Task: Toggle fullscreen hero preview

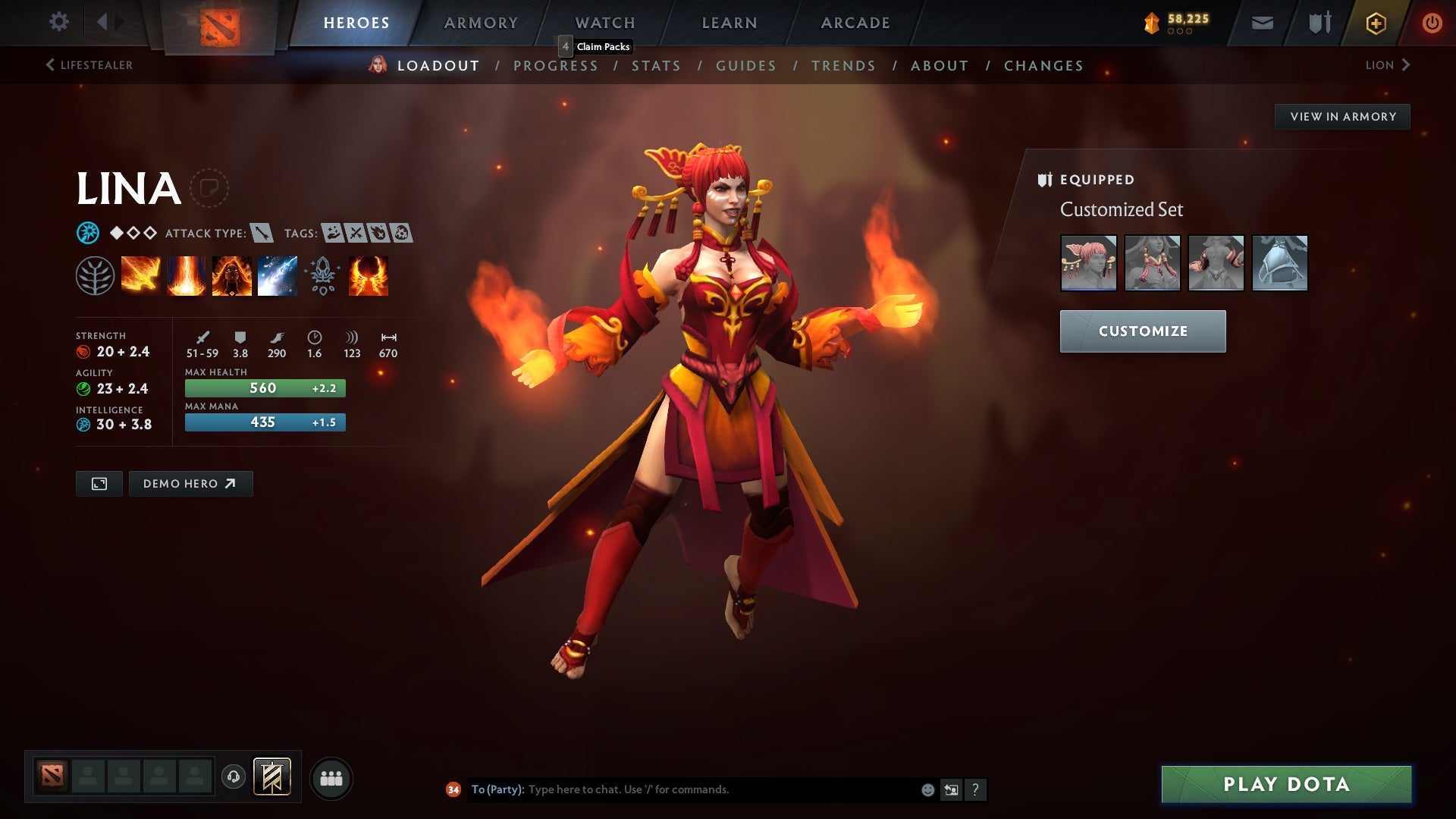Action: coord(99,483)
